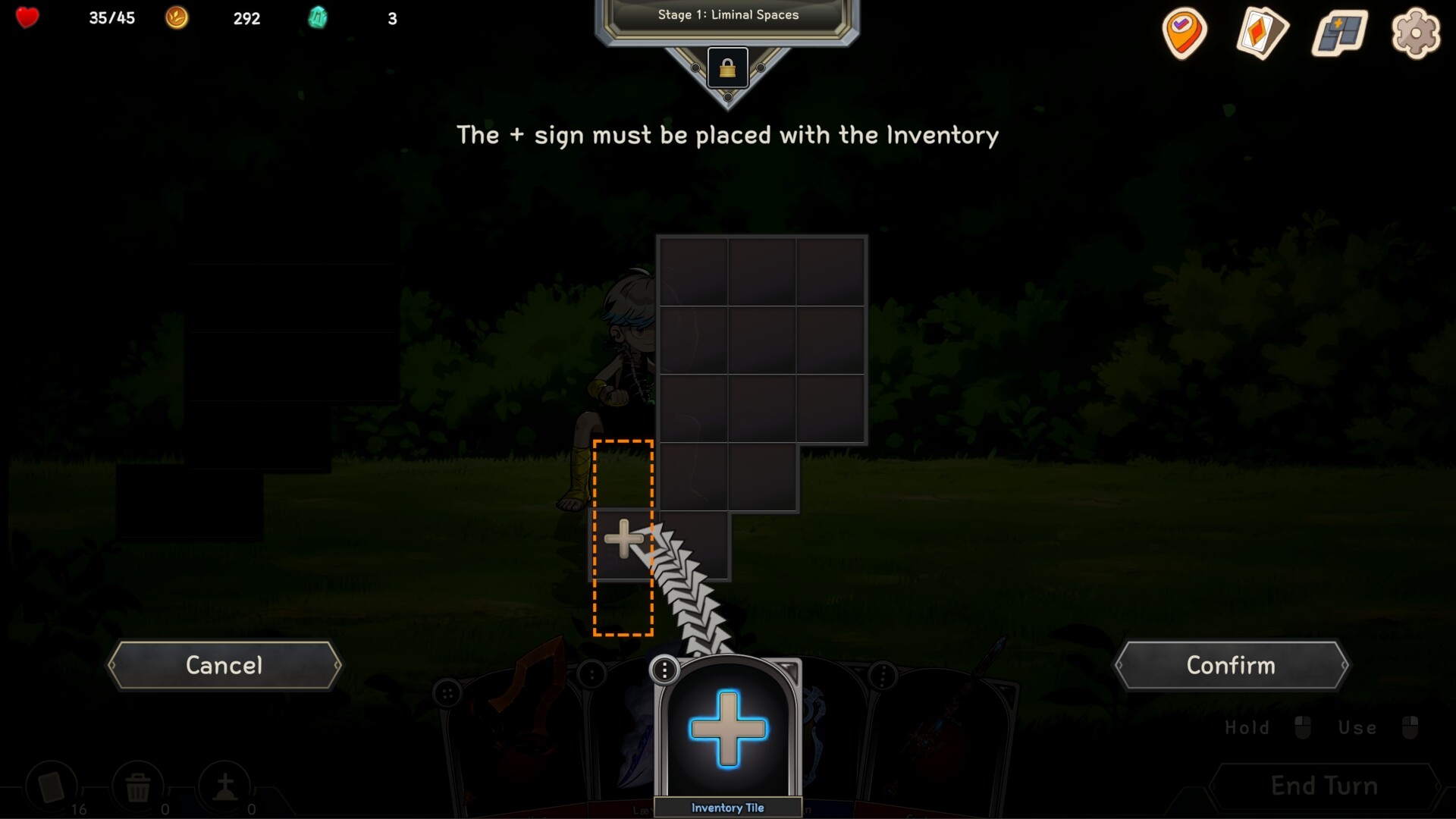The height and width of the screenshot is (819, 1456).
Task: Open the settings gear
Action: click(1417, 33)
